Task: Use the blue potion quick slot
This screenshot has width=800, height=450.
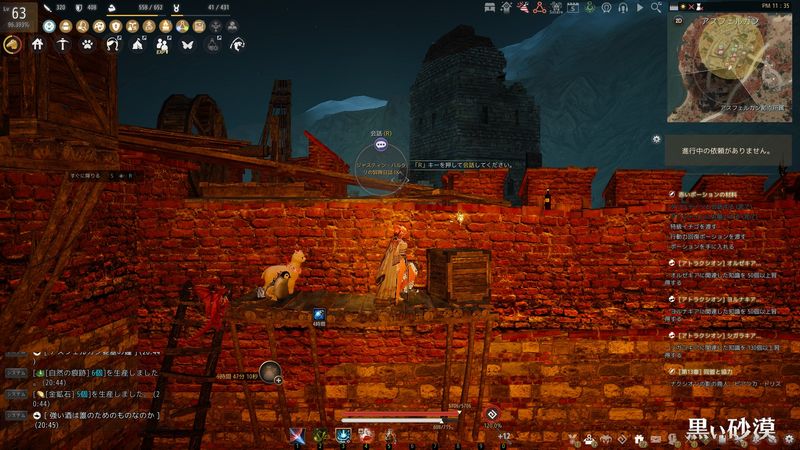Action: pyautogui.click(x=343, y=434)
